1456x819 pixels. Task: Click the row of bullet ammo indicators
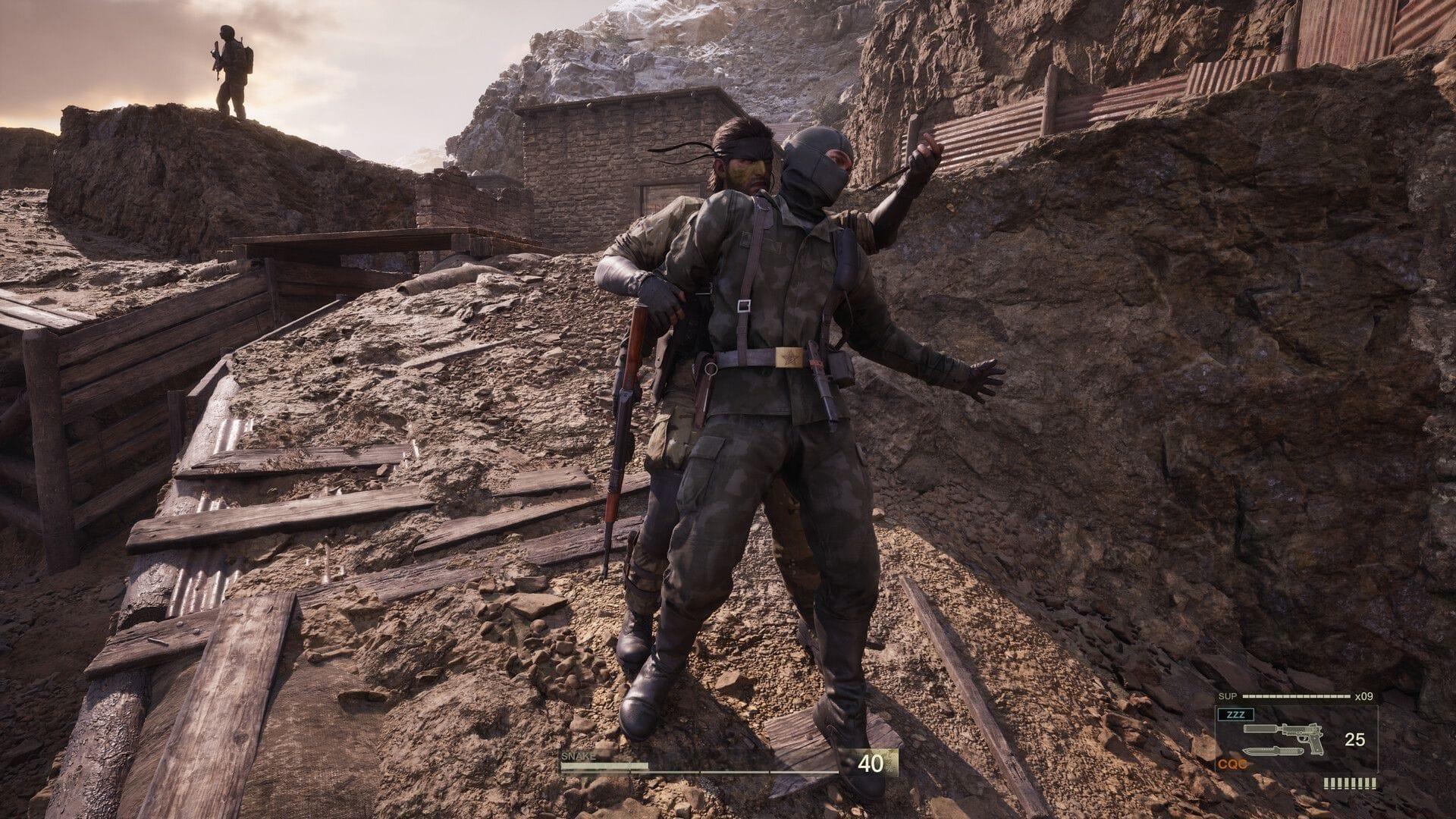pyautogui.click(x=1350, y=783)
